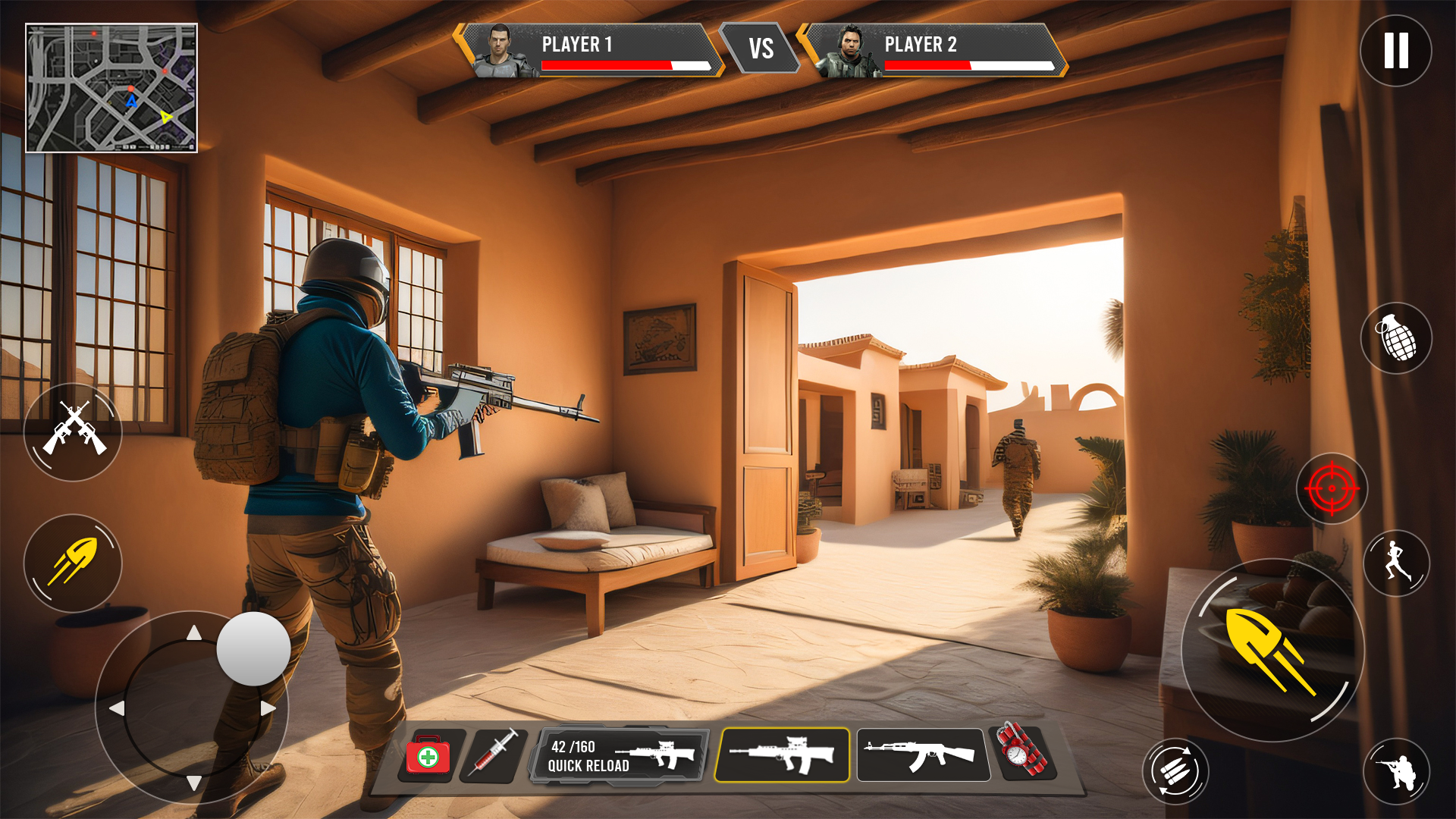Equip the AK-47 rifle slot
Viewport: 1456px width, 819px height.
pos(922,755)
